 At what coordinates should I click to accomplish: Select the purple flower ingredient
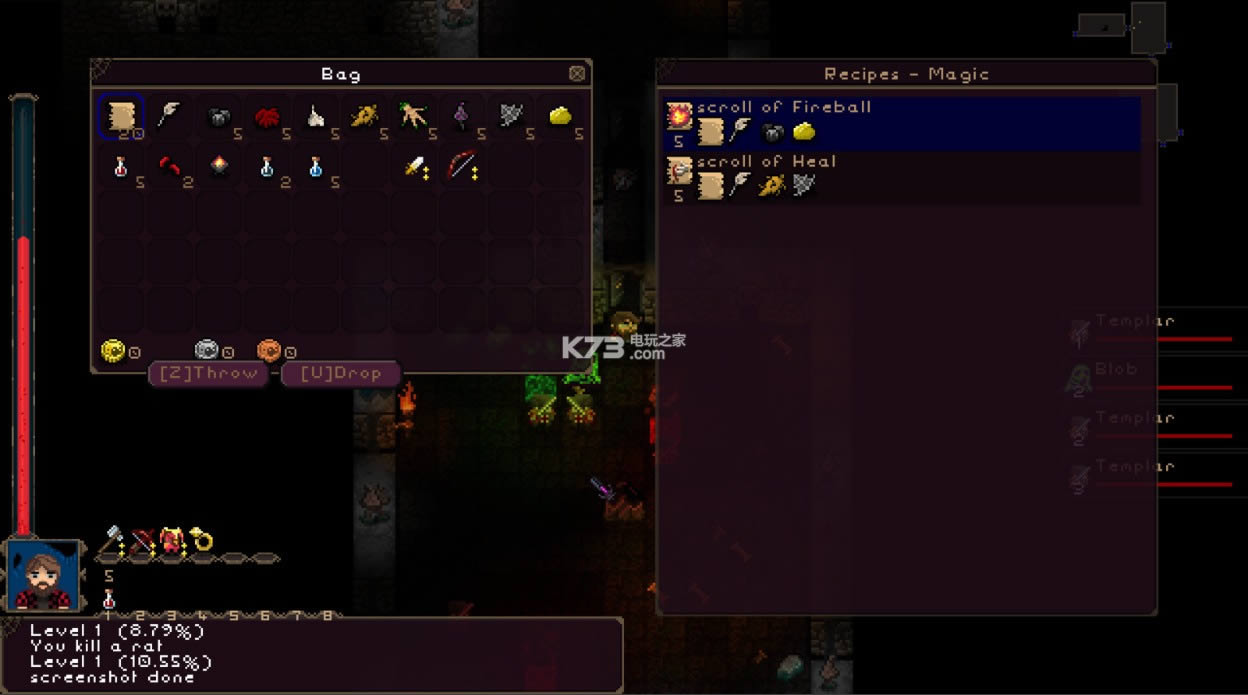tap(462, 117)
